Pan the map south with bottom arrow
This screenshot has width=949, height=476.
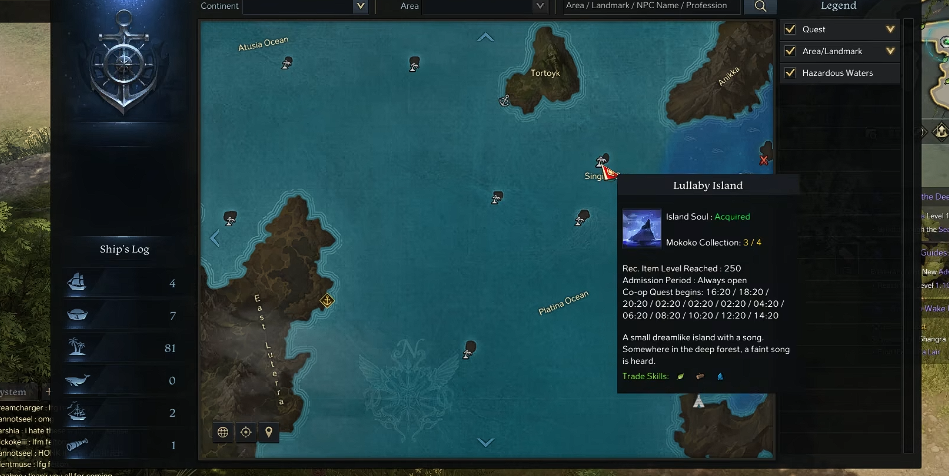(486, 441)
